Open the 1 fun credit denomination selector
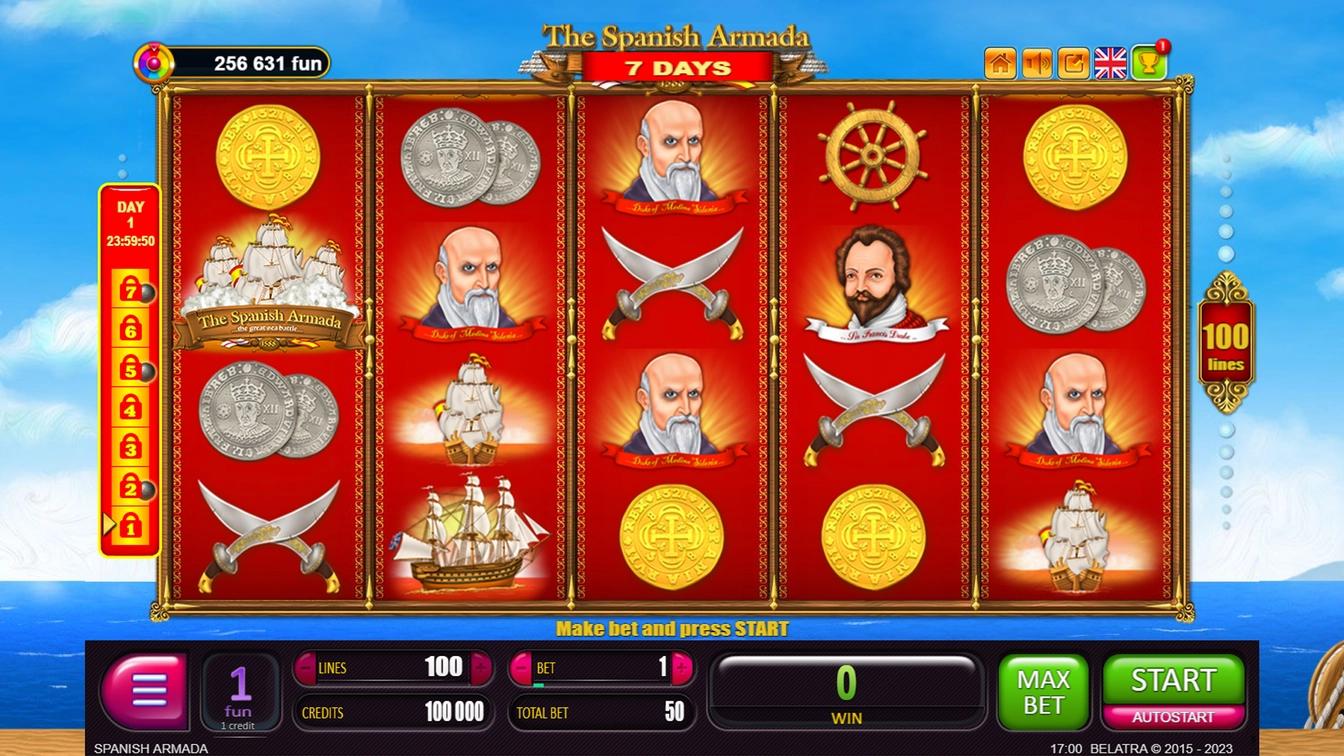The image size is (1344, 756). (x=240, y=690)
